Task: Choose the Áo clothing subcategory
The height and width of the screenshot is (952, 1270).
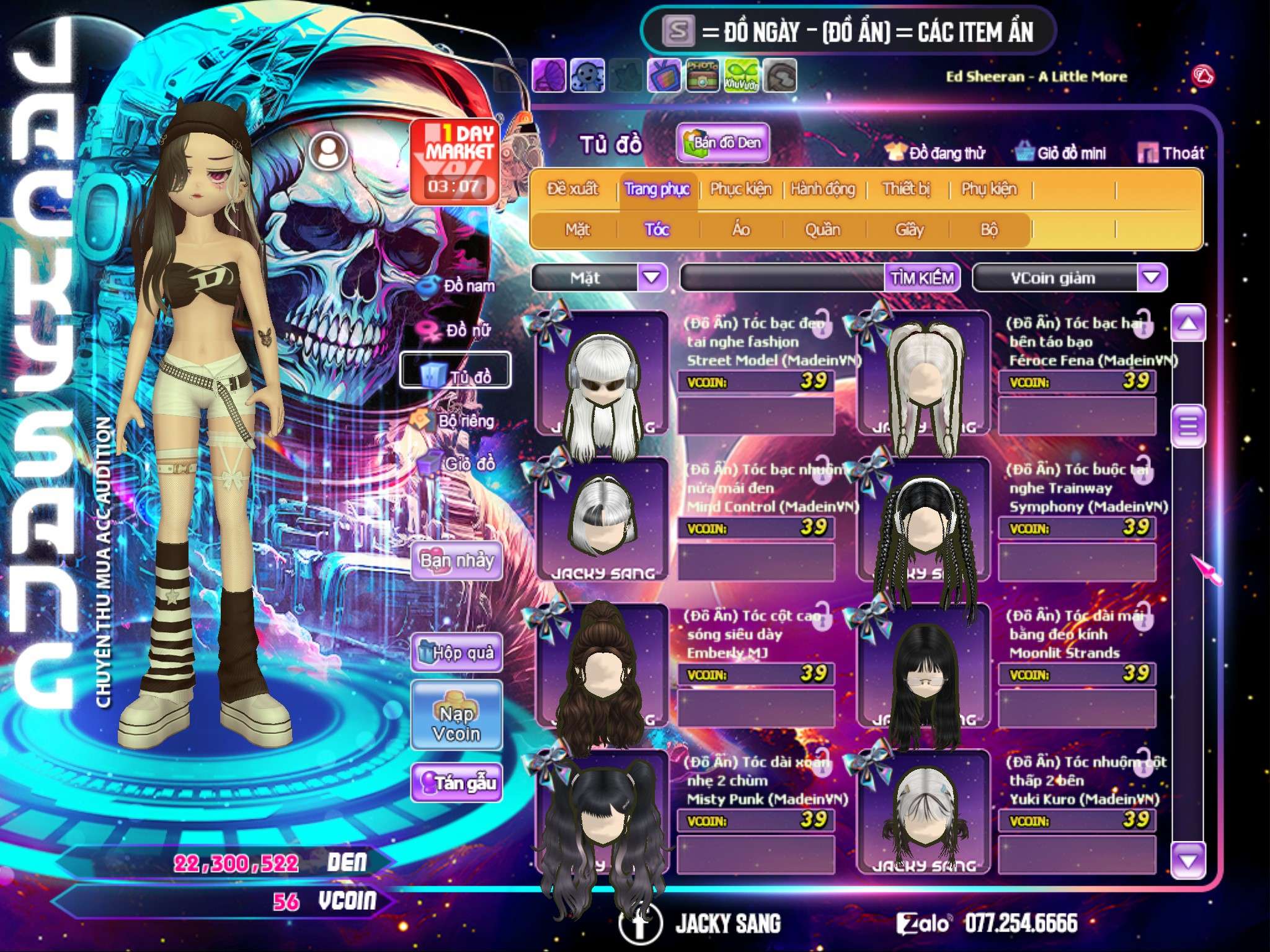Action: point(741,230)
